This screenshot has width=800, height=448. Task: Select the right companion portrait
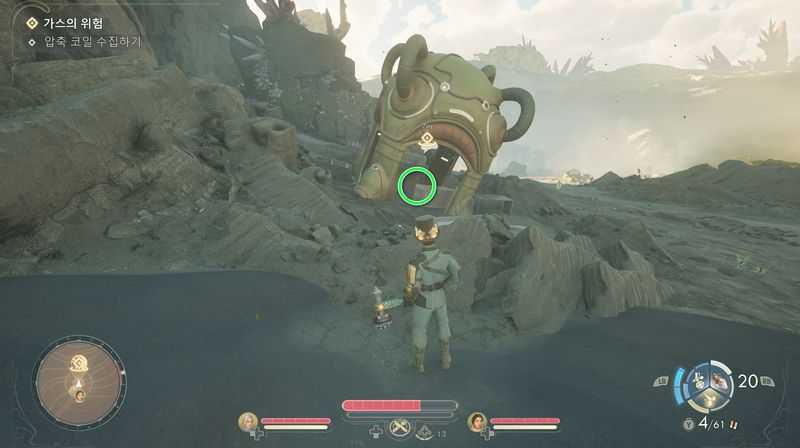[x=477, y=422]
